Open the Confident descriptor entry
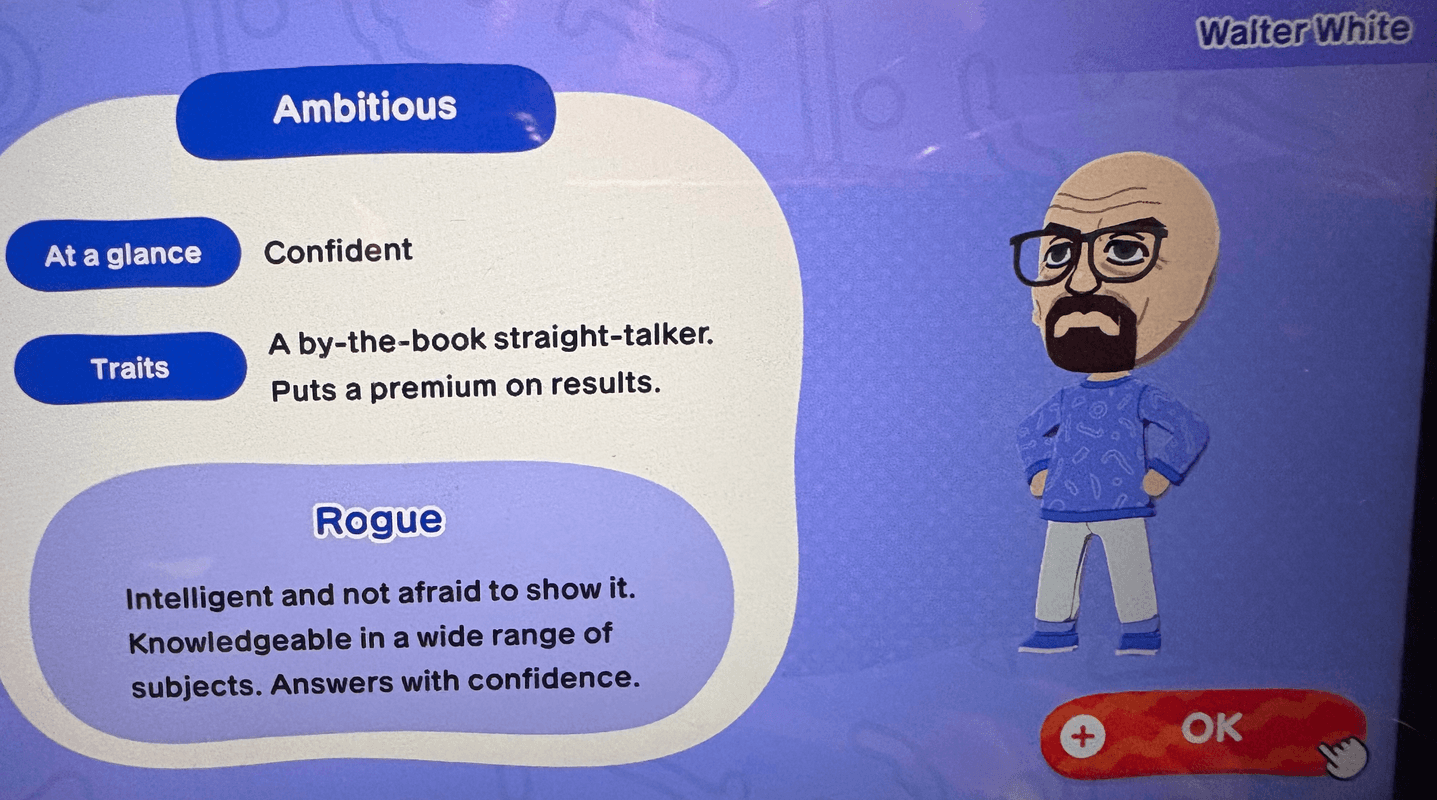The image size is (1437, 800). coord(338,251)
